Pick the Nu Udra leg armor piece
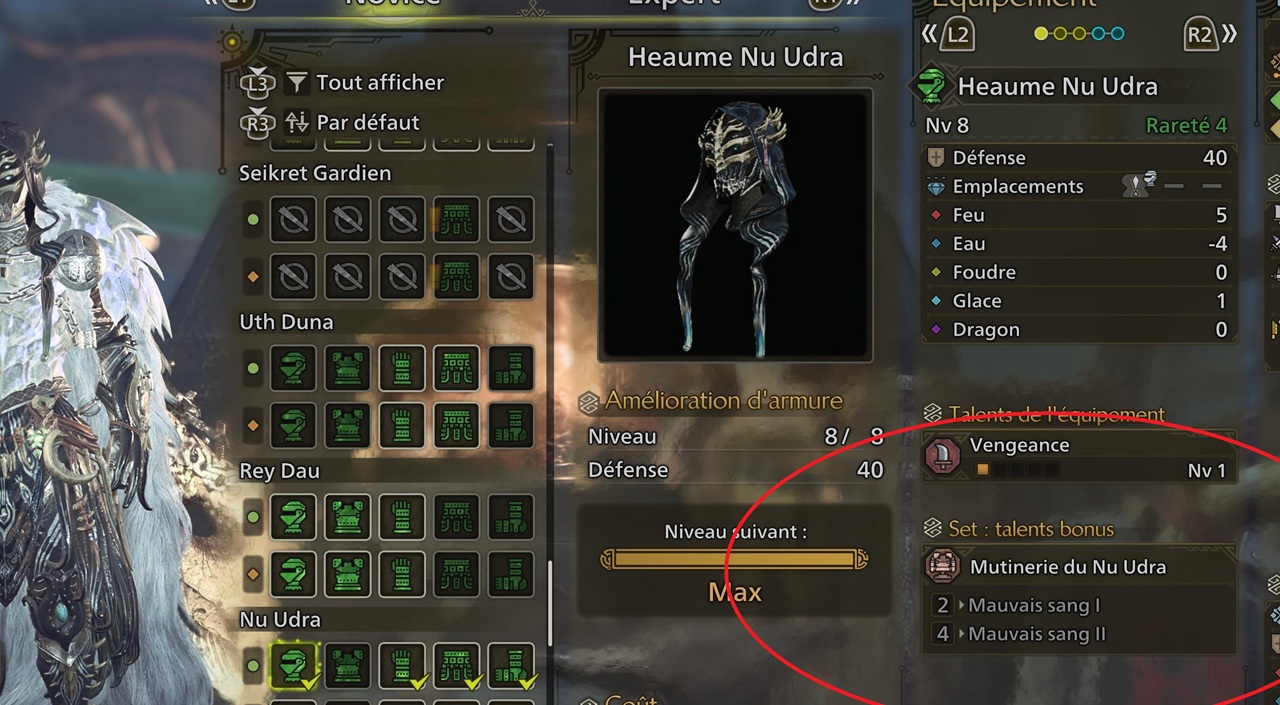This screenshot has width=1280, height=705. [511, 665]
